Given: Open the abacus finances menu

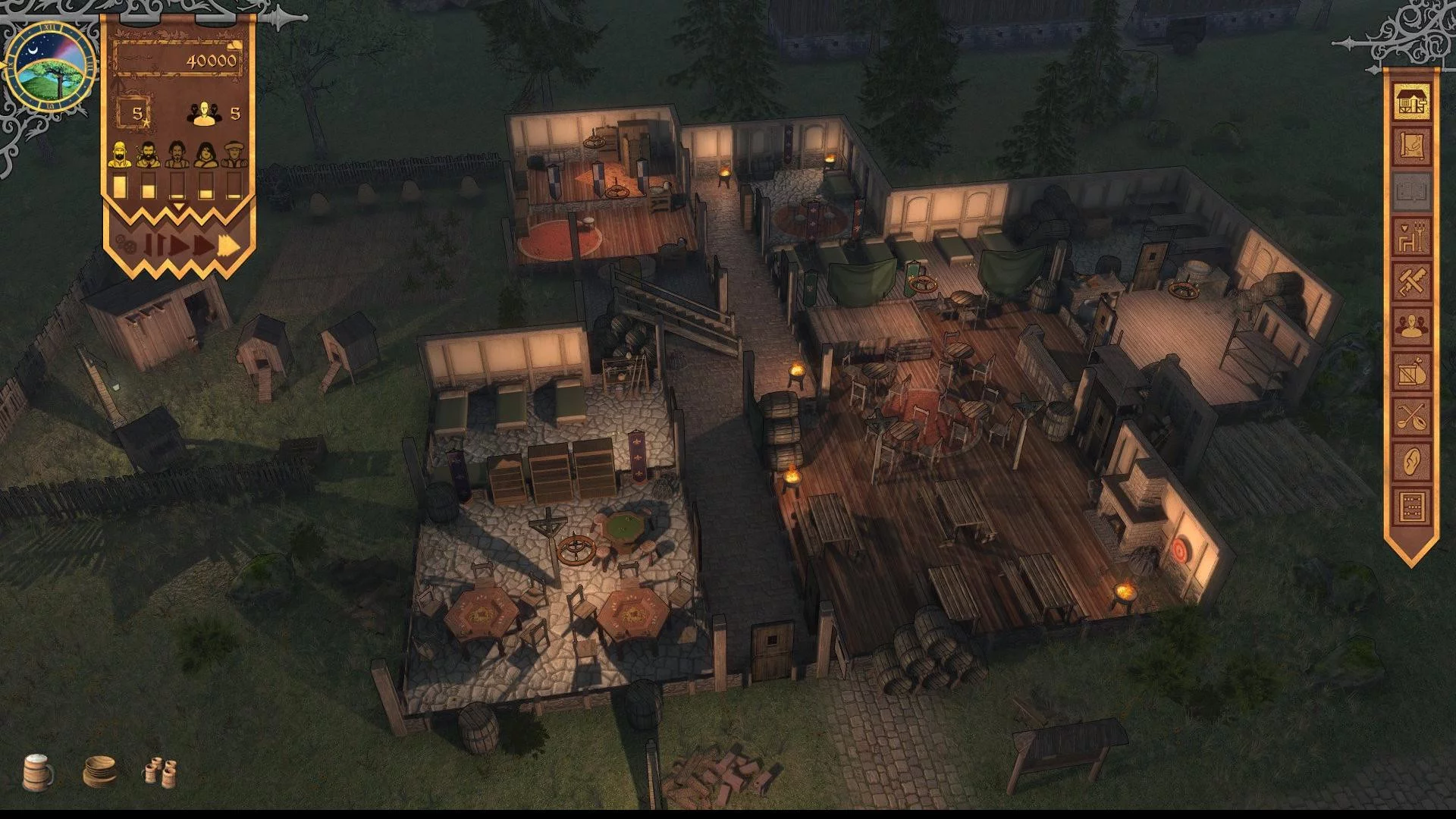Looking at the screenshot, I should tap(1411, 506).
